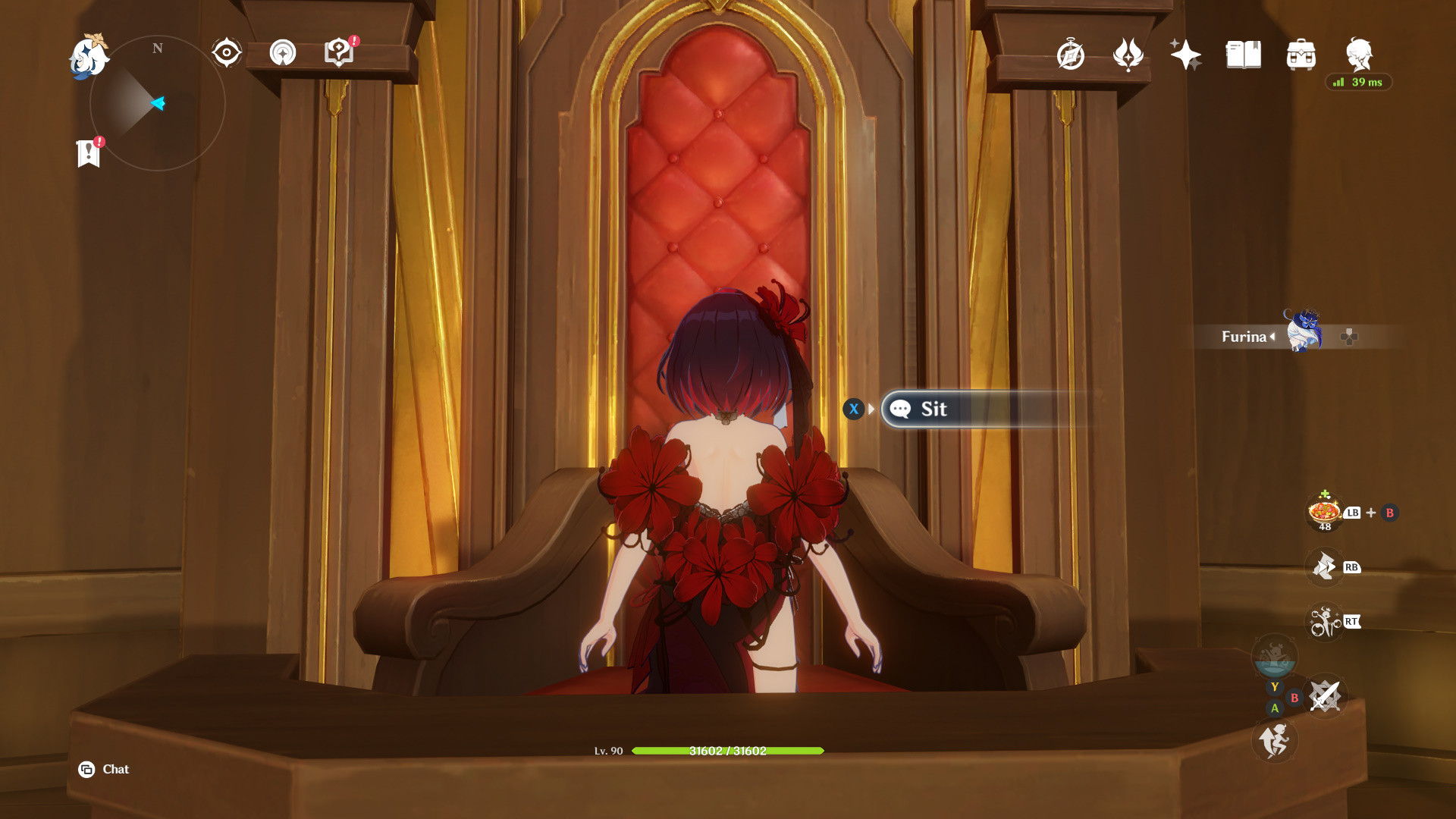Open the Adventurer Handbook book icon

pyautogui.click(x=1243, y=55)
